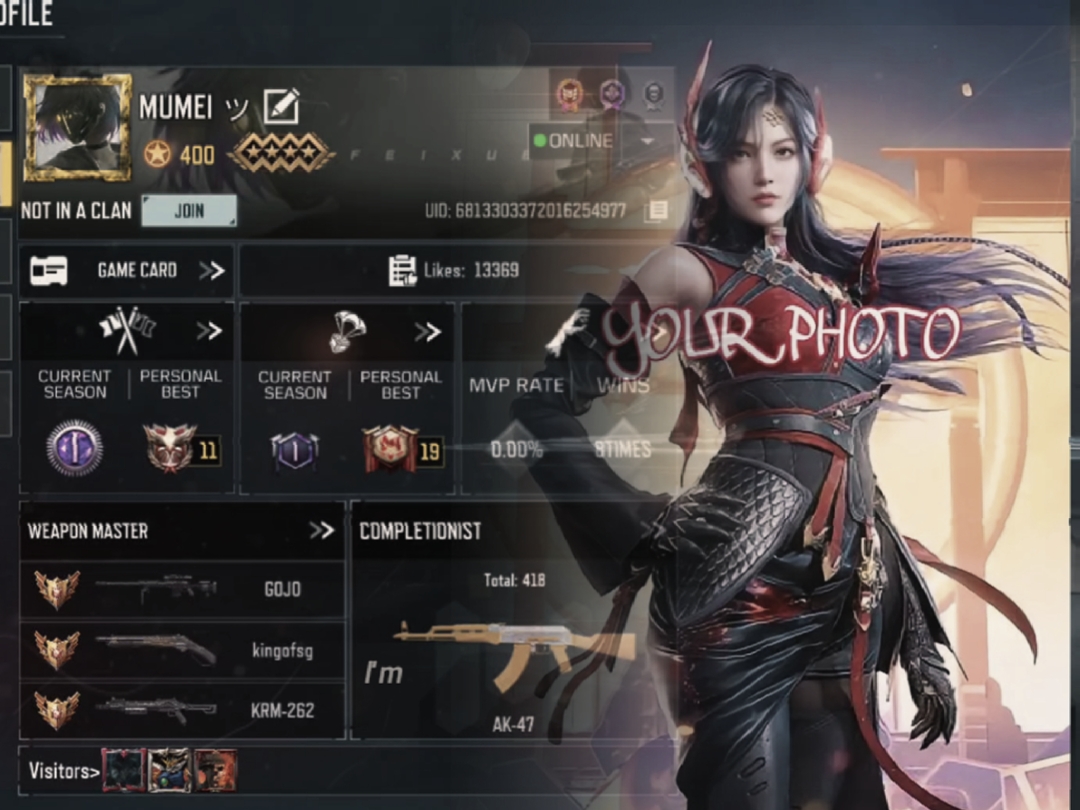The height and width of the screenshot is (810, 1080).
Task: Expand the battle royale ranked stats arrow
Action: coord(428,331)
